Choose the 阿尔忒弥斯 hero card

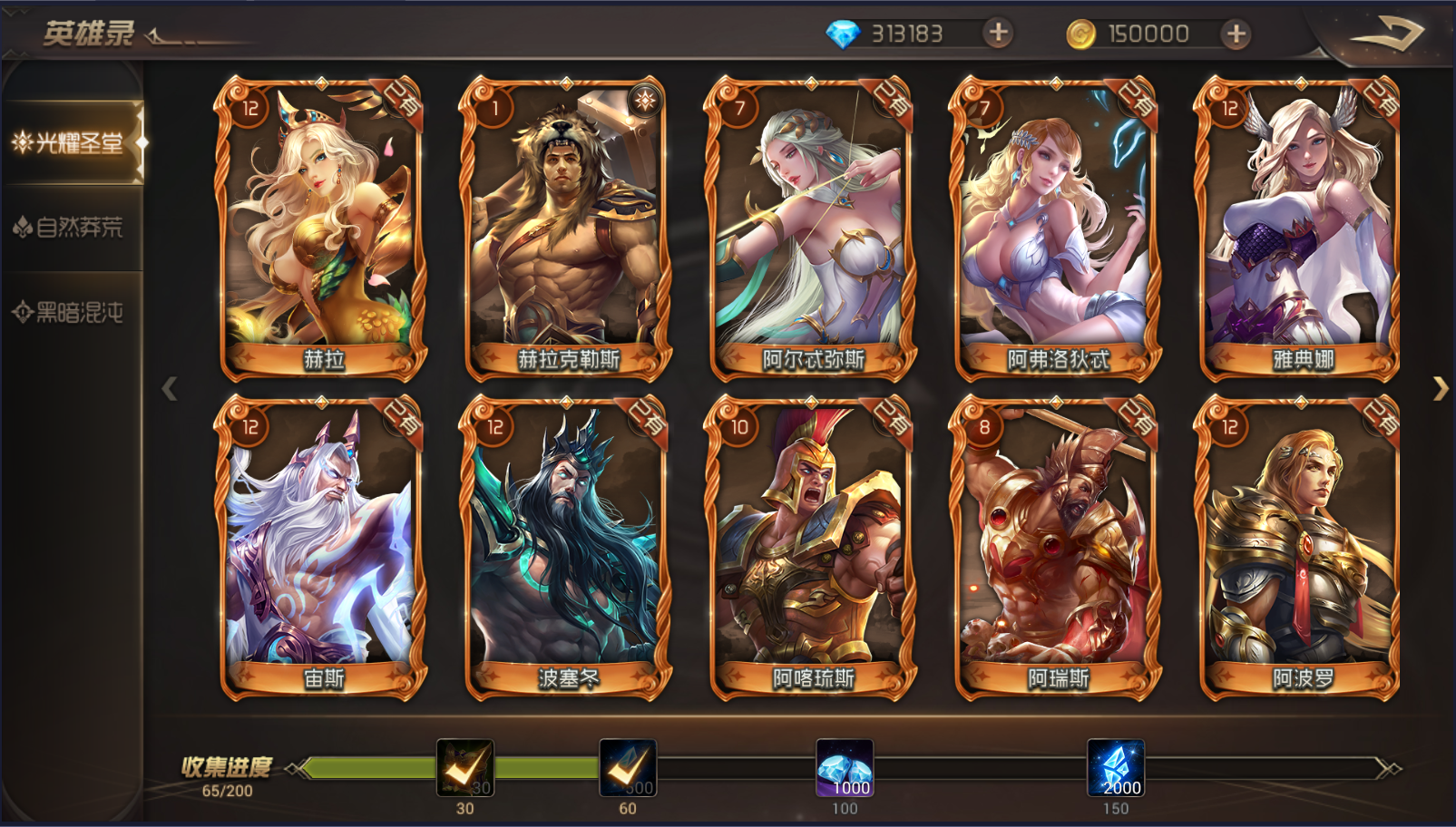click(811, 227)
